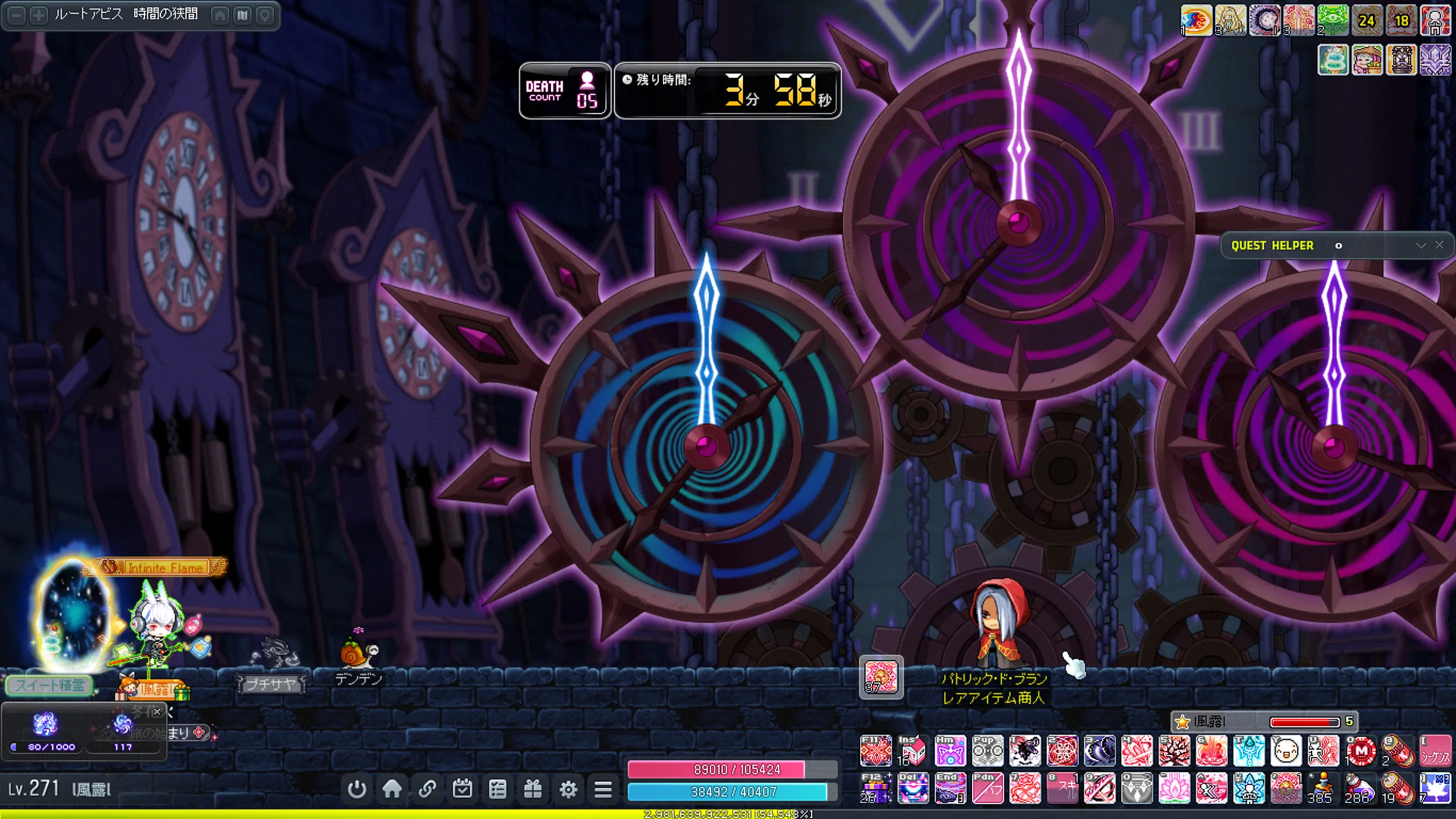The image size is (1456, 819).
Task: Open the world map from the minimap bar
Action: 243,15
